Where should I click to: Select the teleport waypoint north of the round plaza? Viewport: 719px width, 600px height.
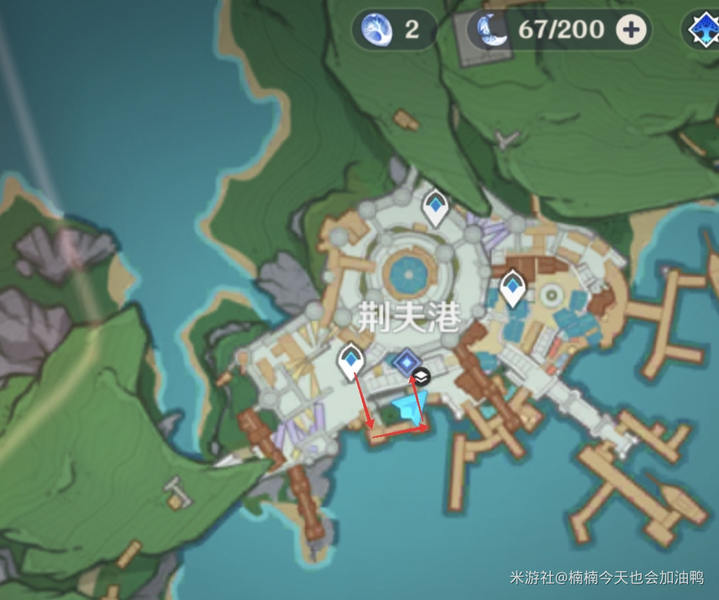tap(435, 207)
